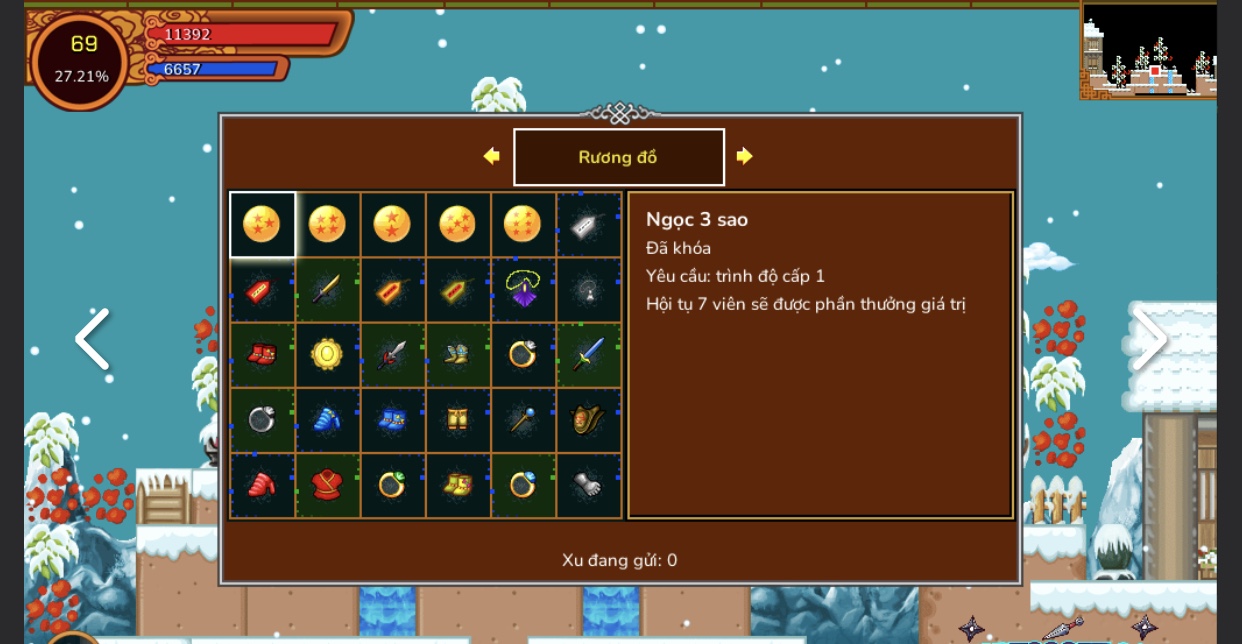Go to the next tab with the yellow right arrow
Viewport: 1242px width, 644px height.
[x=744, y=156]
